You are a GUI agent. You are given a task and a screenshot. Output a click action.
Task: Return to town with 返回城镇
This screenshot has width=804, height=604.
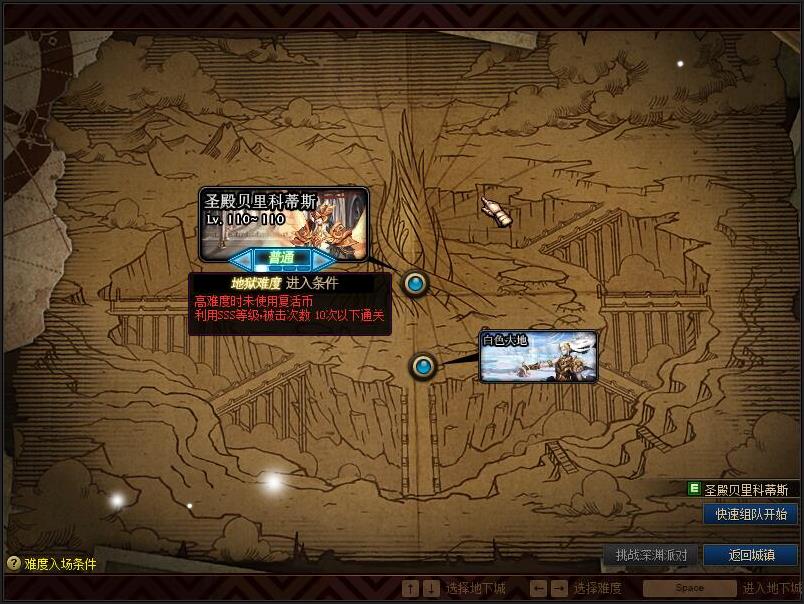pyautogui.click(x=750, y=554)
